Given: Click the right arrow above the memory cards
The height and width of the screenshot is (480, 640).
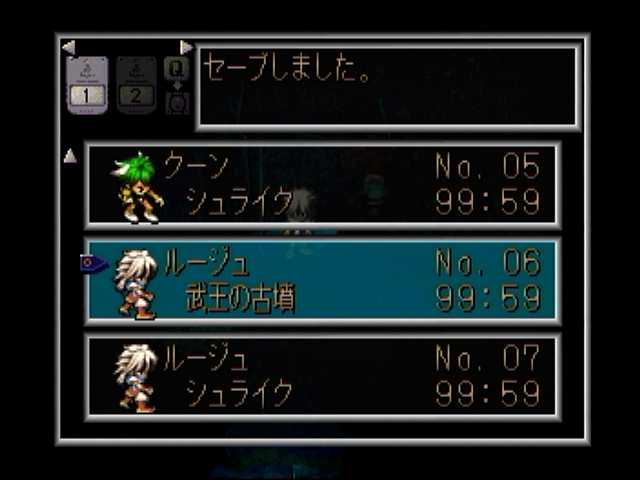Looking at the screenshot, I should [186, 47].
